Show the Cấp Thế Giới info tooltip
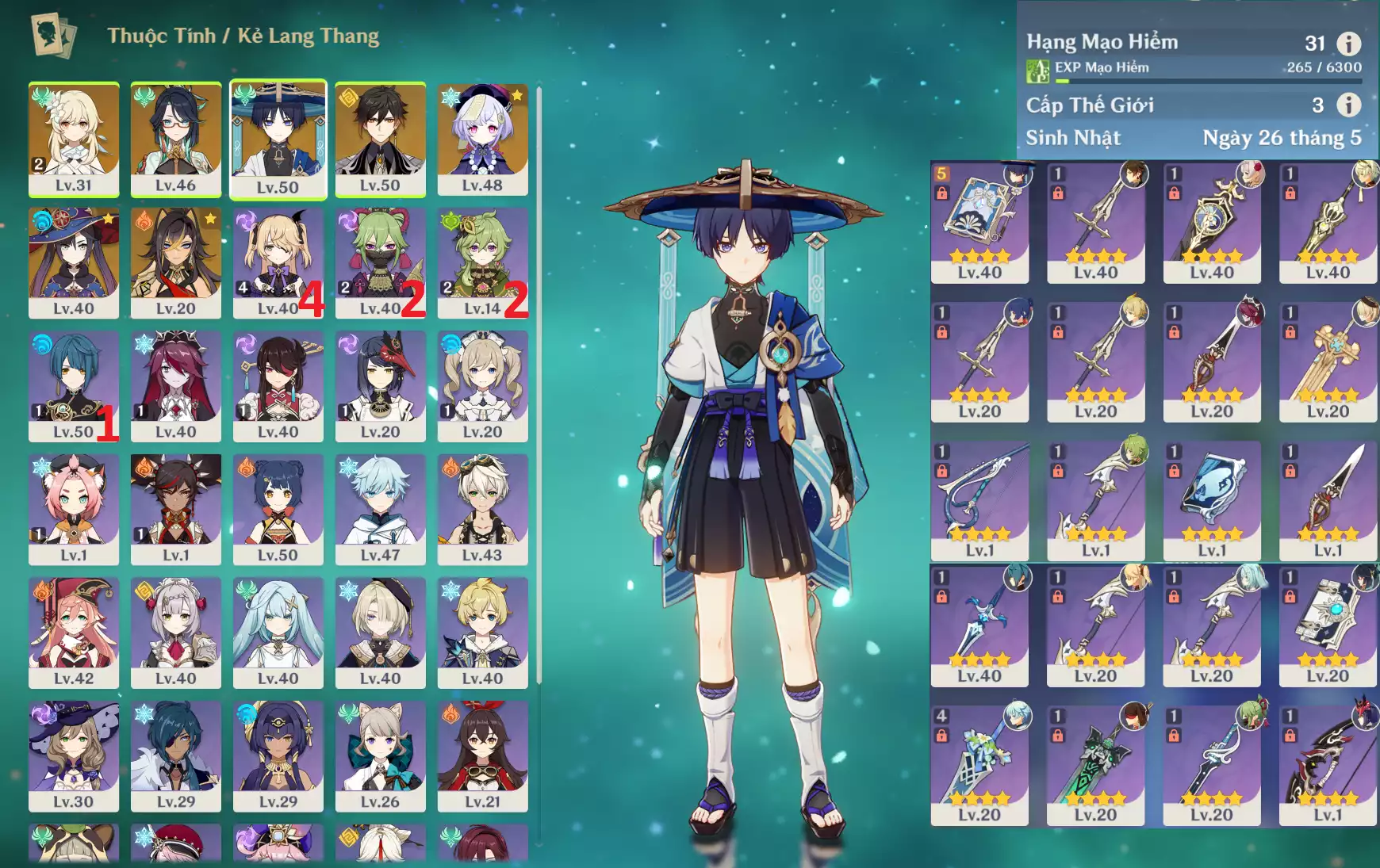1380x868 pixels. tap(1348, 105)
